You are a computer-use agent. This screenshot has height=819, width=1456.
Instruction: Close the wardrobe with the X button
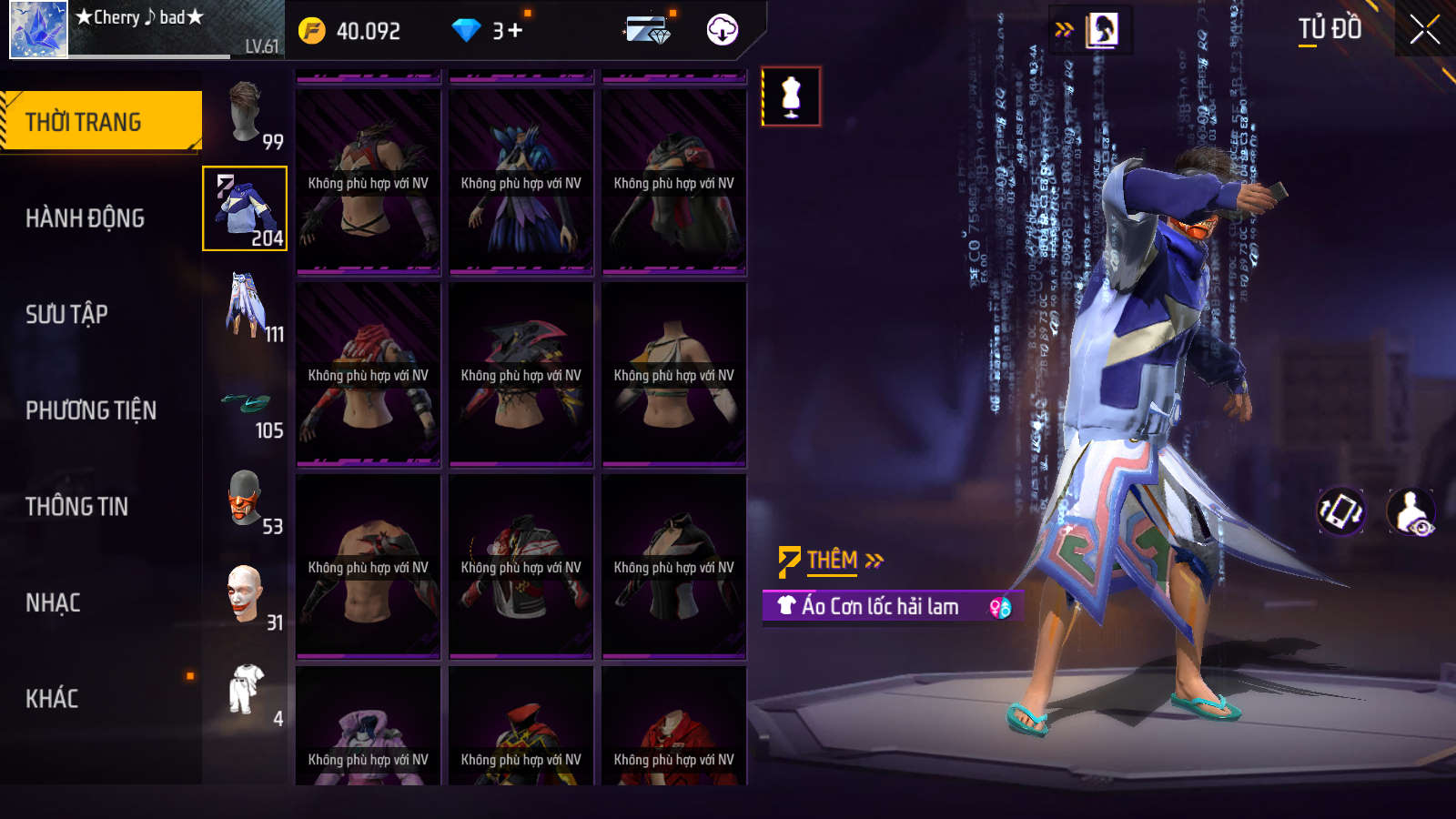(x=1424, y=30)
